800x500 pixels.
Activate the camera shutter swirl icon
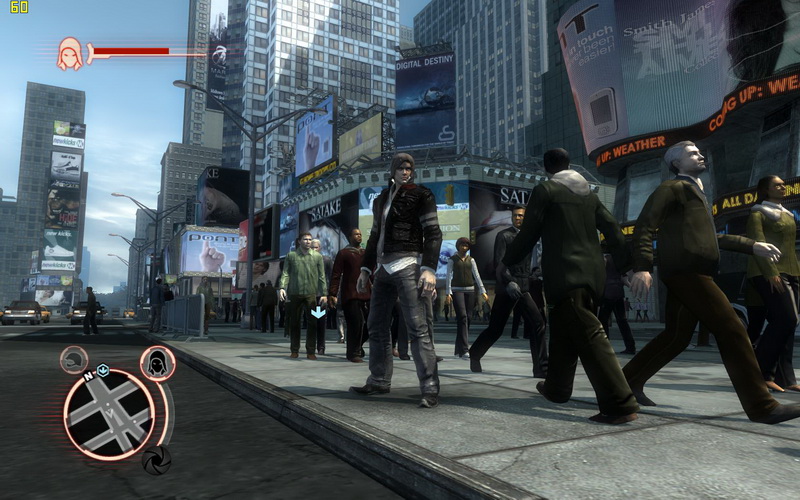pos(155,459)
